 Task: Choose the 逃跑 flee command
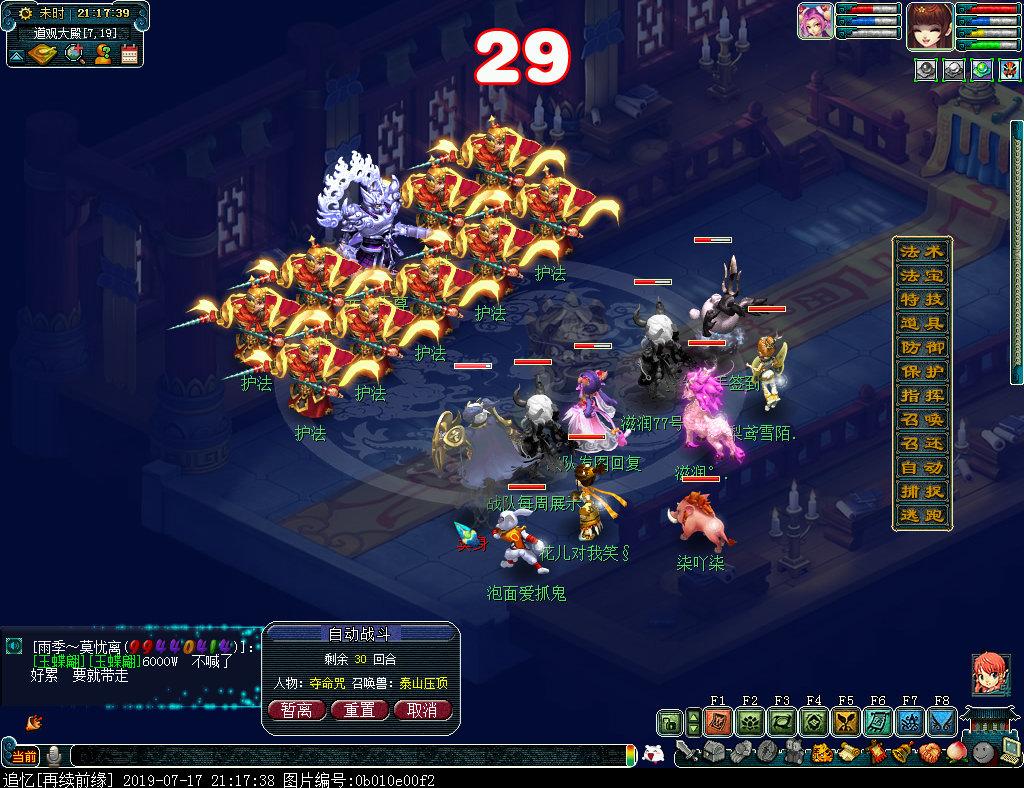[x=921, y=515]
